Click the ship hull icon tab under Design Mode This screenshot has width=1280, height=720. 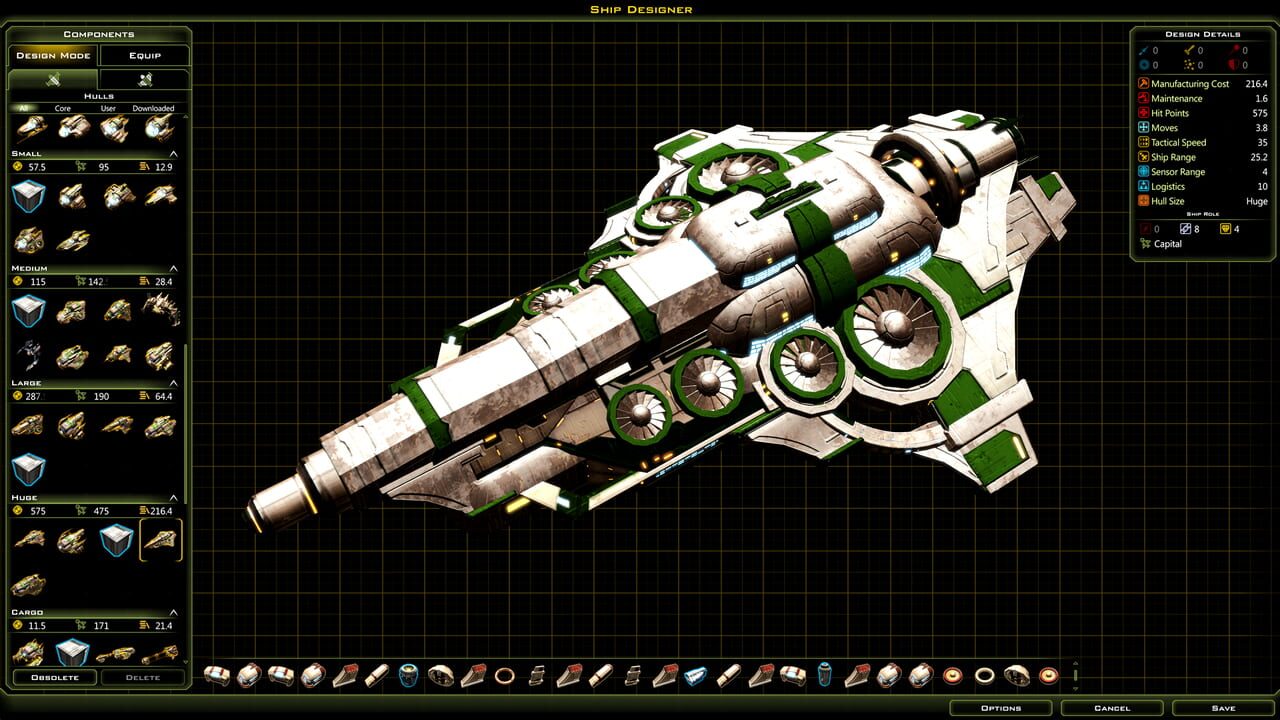[x=53, y=79]
